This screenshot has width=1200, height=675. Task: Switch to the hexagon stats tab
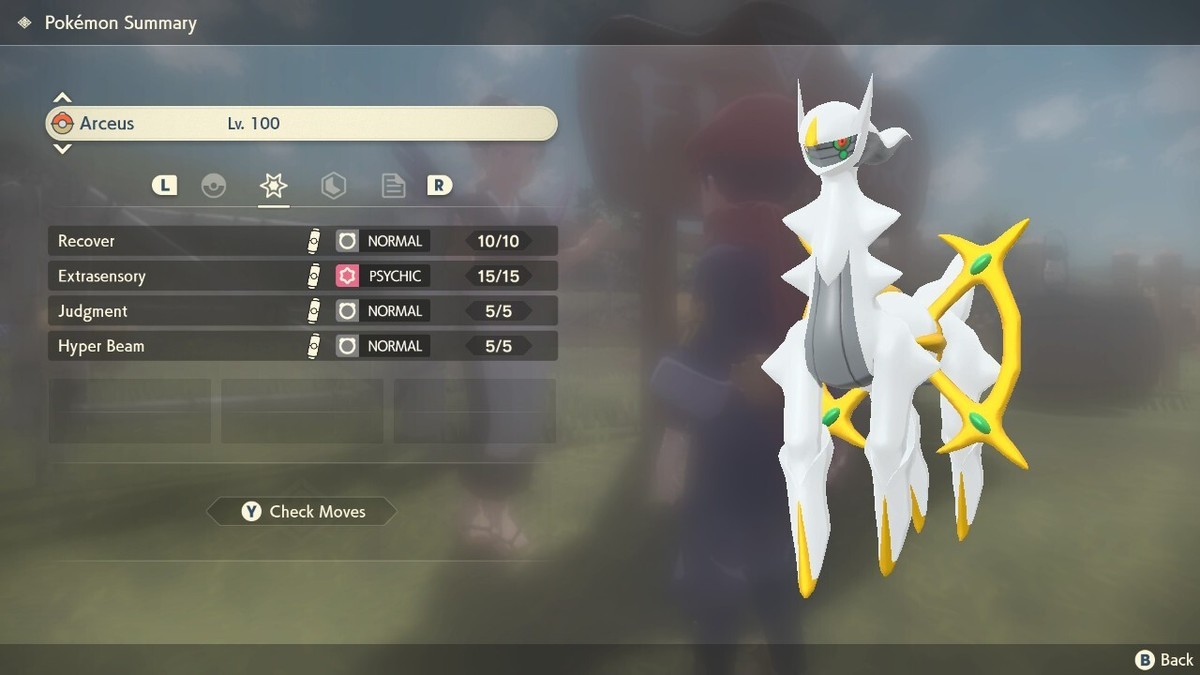(333, 186)
